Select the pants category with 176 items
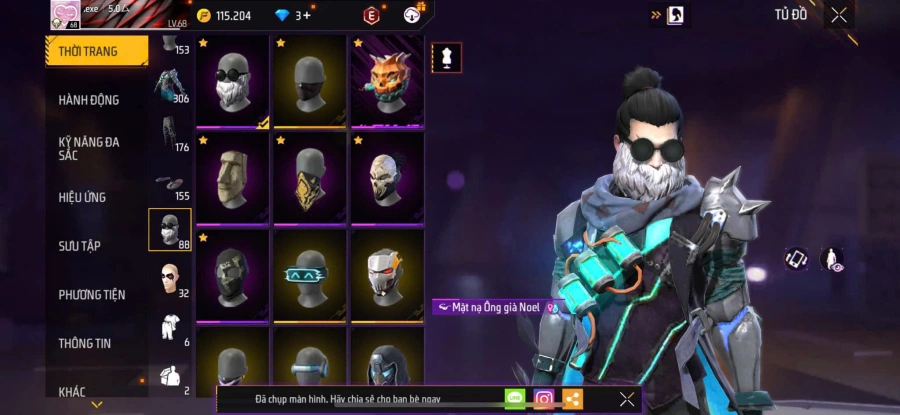This screenshot has height=415, width=900. point(170,133)
